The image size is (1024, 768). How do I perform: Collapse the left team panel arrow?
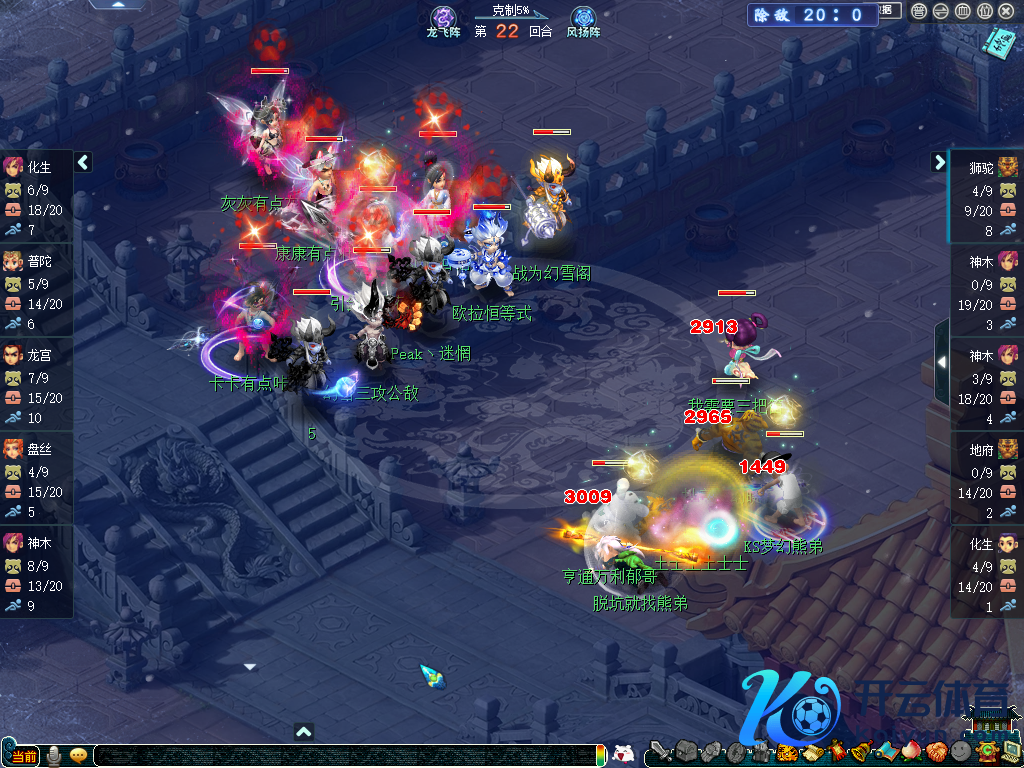point(83,162)
